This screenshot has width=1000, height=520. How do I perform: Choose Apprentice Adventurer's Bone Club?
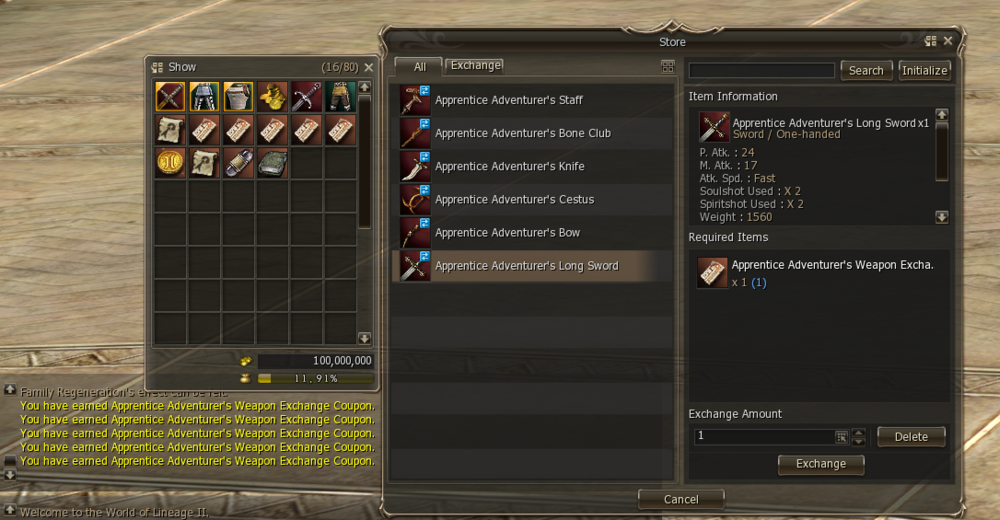pyautogui.click(x=522, y=133)
